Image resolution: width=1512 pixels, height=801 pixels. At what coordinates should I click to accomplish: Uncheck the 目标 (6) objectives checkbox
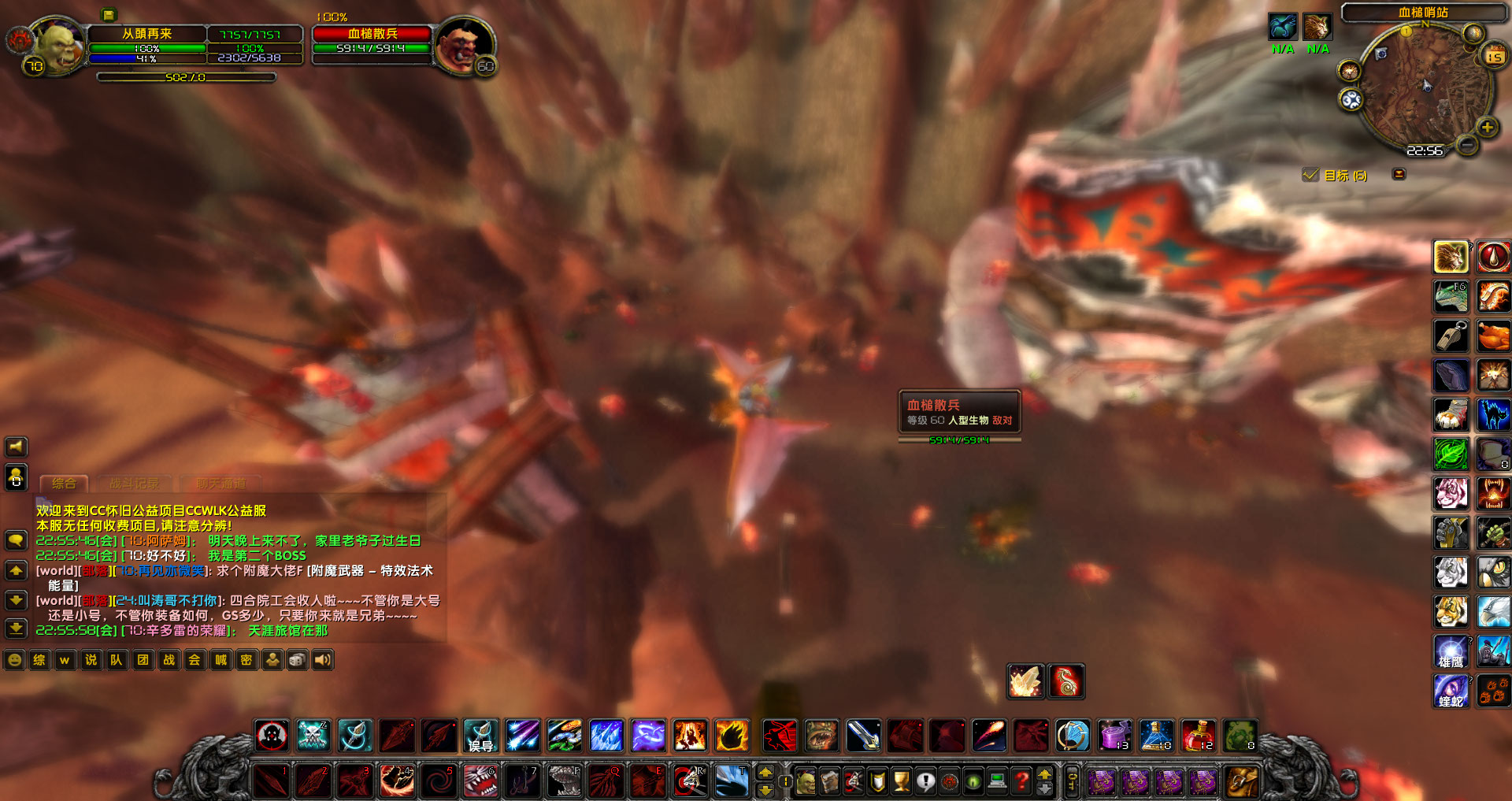coord(1310,175)
